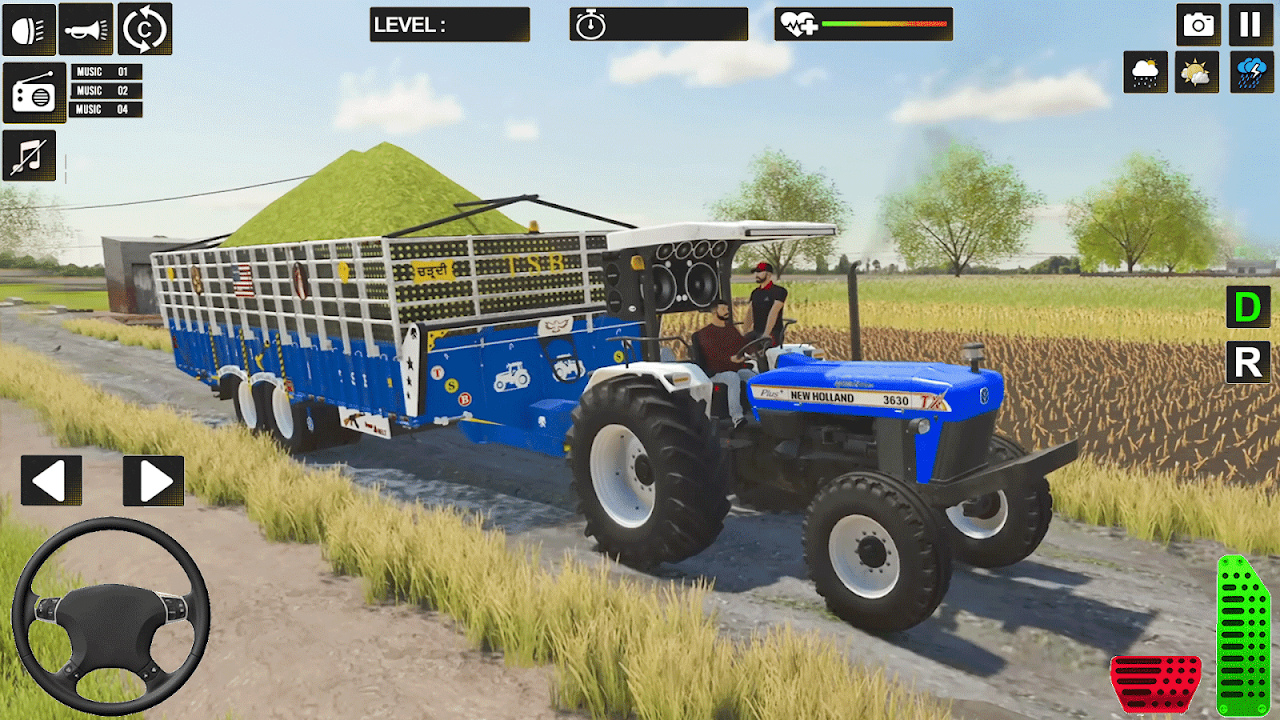Pause the game
The image size is (1280, 720).
coord(1250,25)
